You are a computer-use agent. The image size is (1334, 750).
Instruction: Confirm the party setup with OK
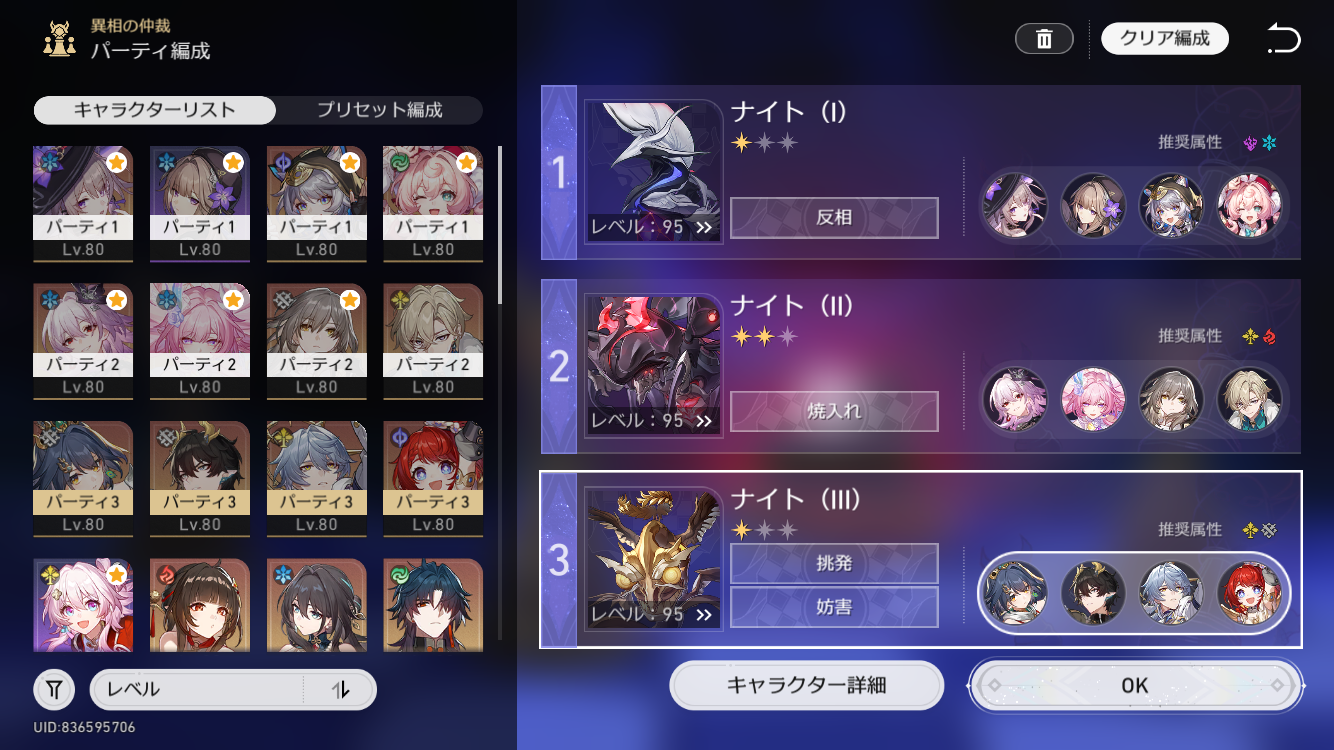click(x=1135, y=686)
